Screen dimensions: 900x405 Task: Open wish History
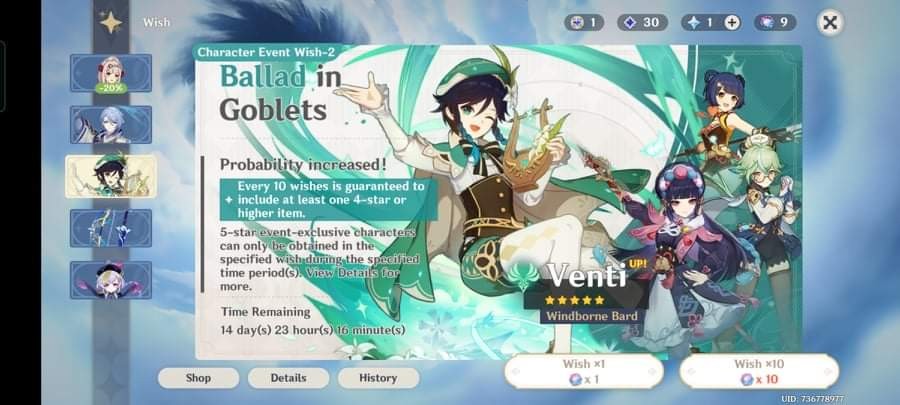tap(378, 378)
